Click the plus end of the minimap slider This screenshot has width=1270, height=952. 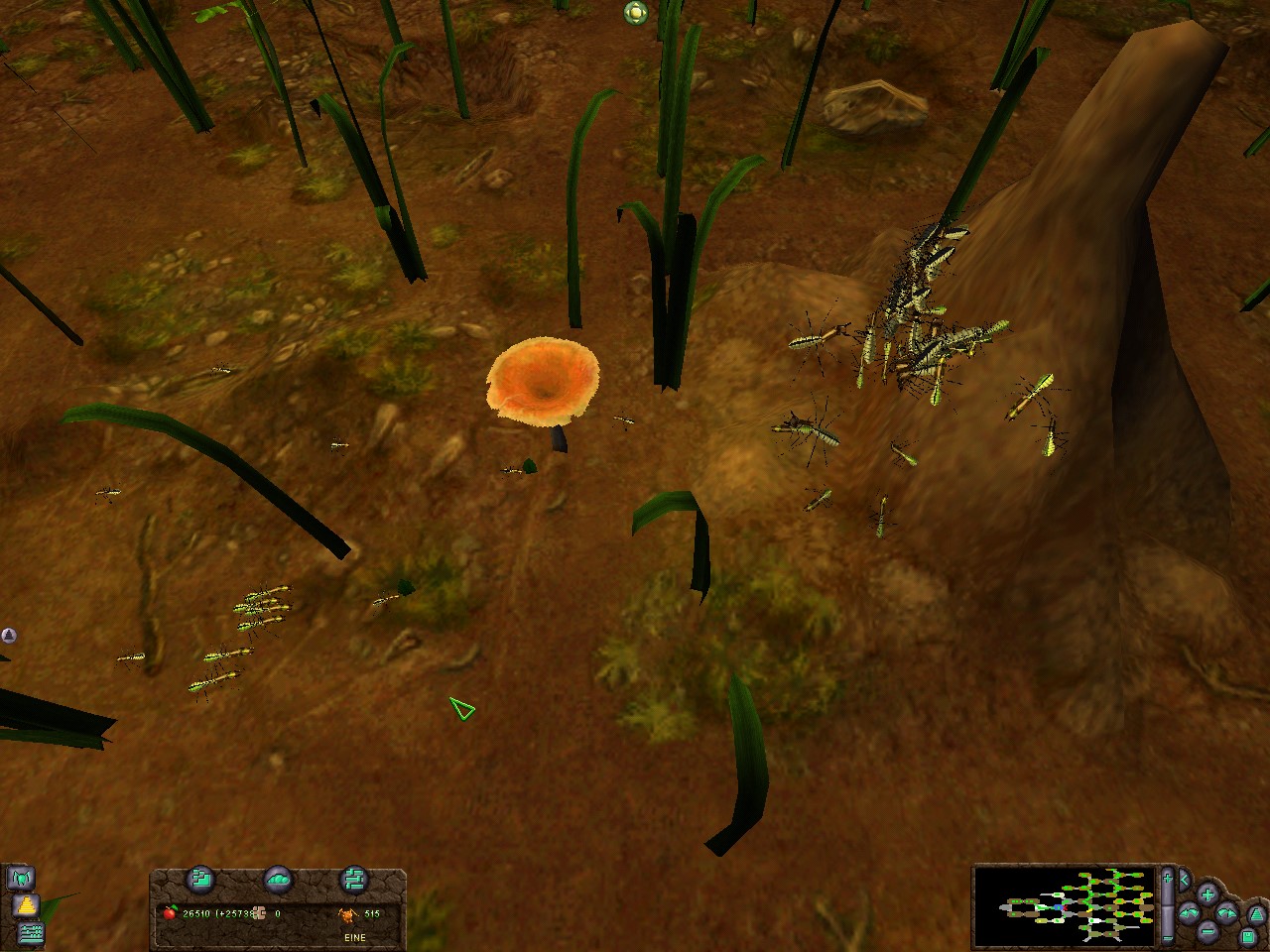(x=1169, y=878)
